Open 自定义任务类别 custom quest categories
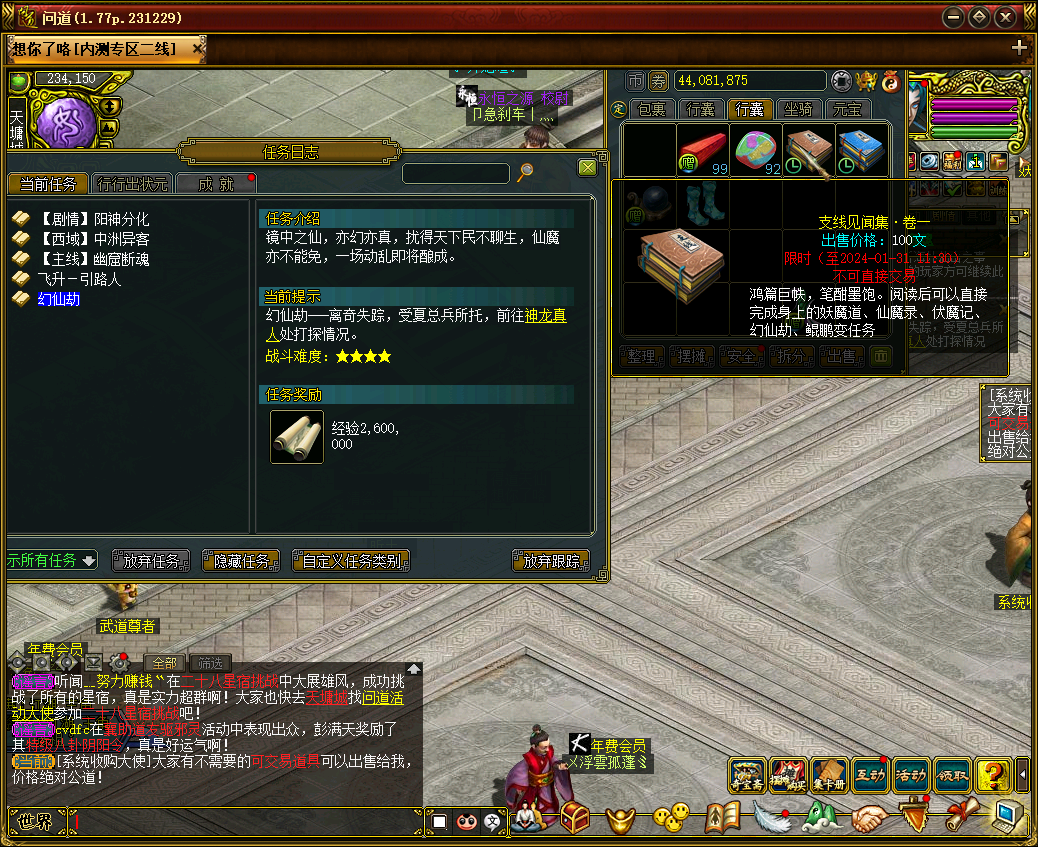 [351, 561]
